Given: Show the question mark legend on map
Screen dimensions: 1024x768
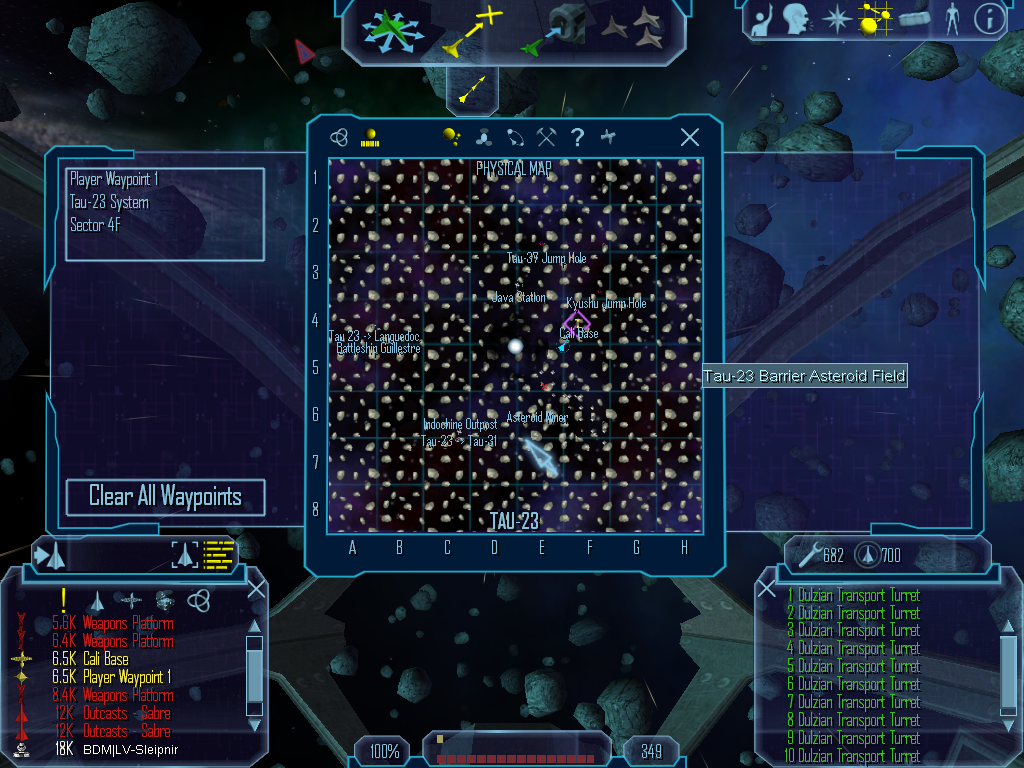Looking at the screenshot, I should (x=577, y=138).
